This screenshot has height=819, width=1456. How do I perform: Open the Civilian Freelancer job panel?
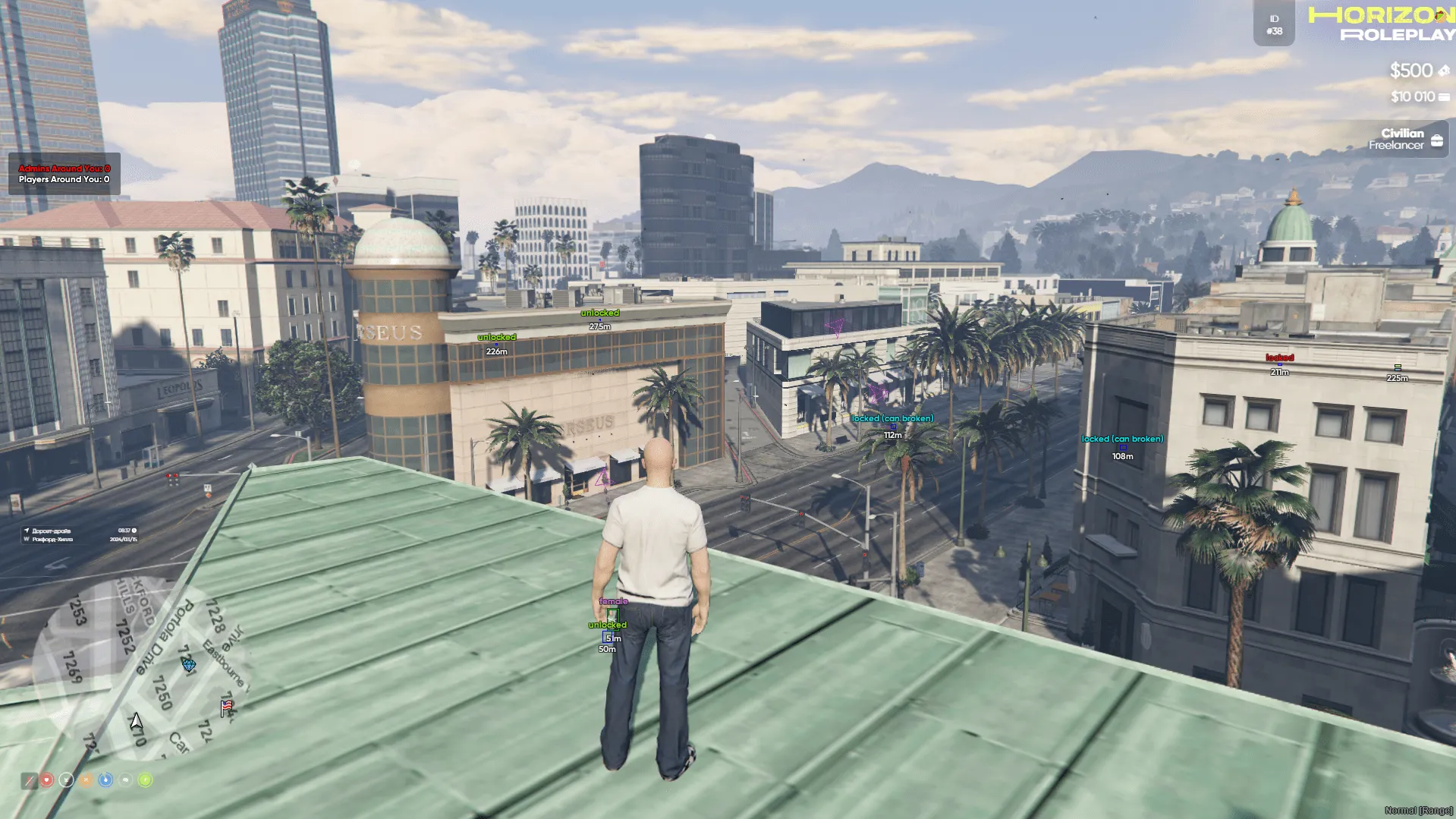1404,140
